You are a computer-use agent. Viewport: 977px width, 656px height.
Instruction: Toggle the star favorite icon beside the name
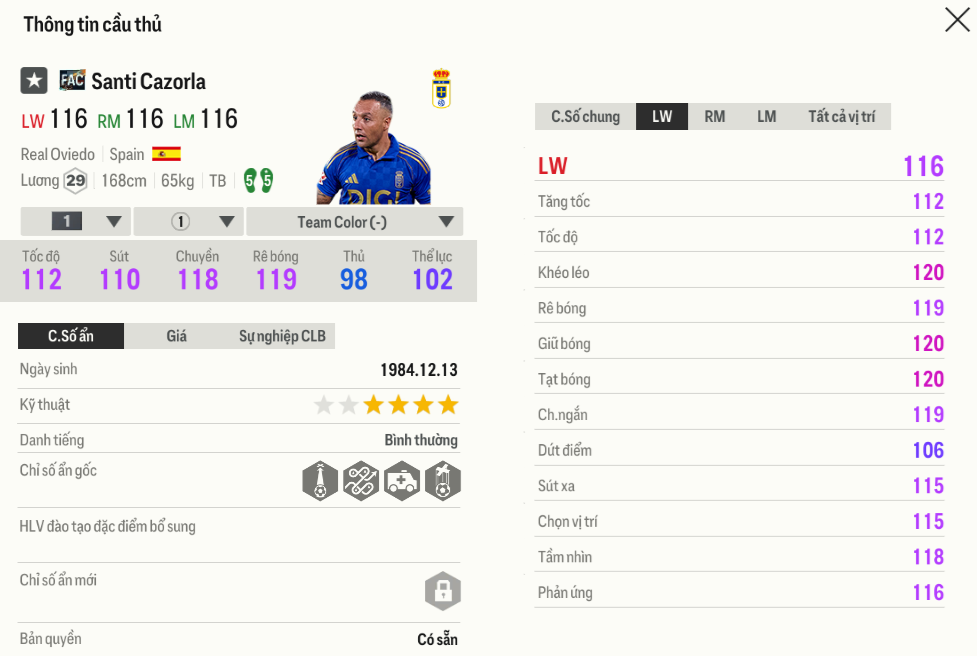point(34,81)
